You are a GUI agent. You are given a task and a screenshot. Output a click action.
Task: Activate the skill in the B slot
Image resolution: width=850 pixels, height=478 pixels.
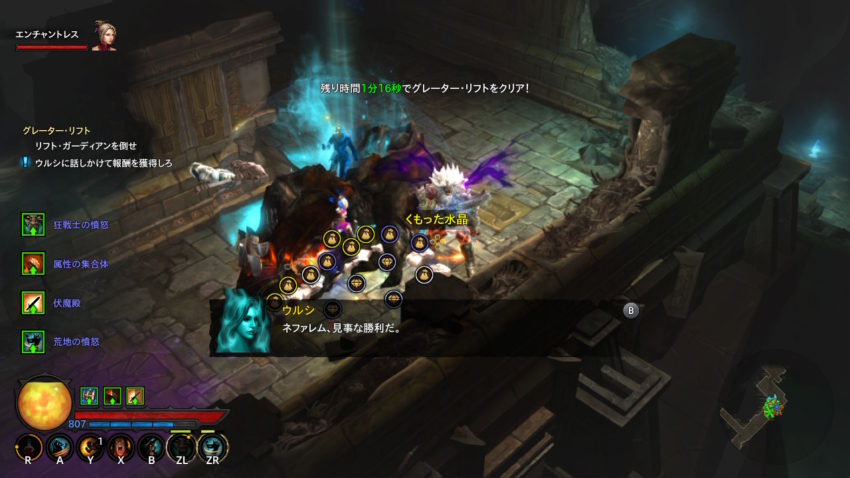pyautogui.click(x=151, y=447)
